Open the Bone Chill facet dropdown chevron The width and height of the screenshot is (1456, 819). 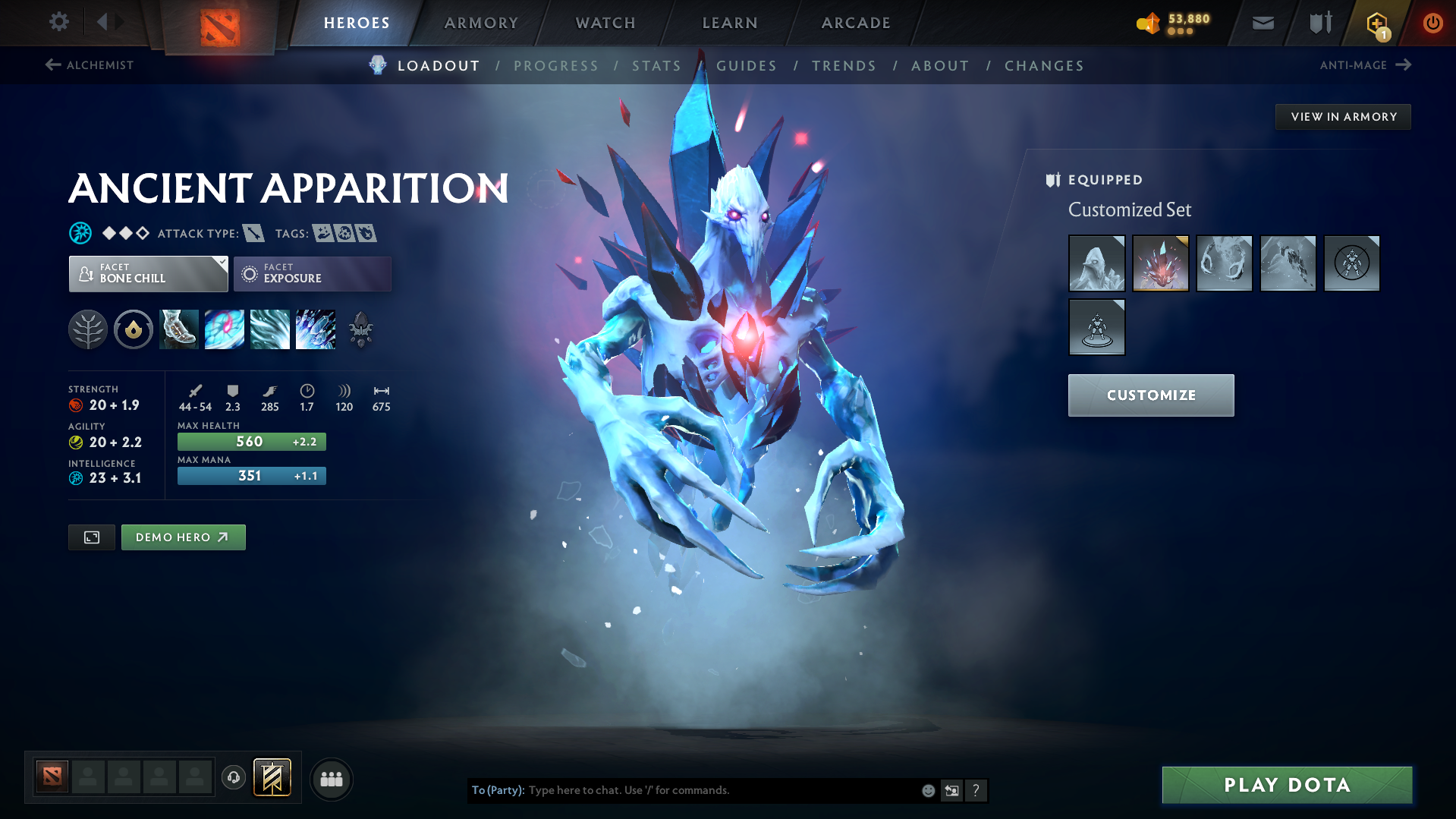point(221,265)
